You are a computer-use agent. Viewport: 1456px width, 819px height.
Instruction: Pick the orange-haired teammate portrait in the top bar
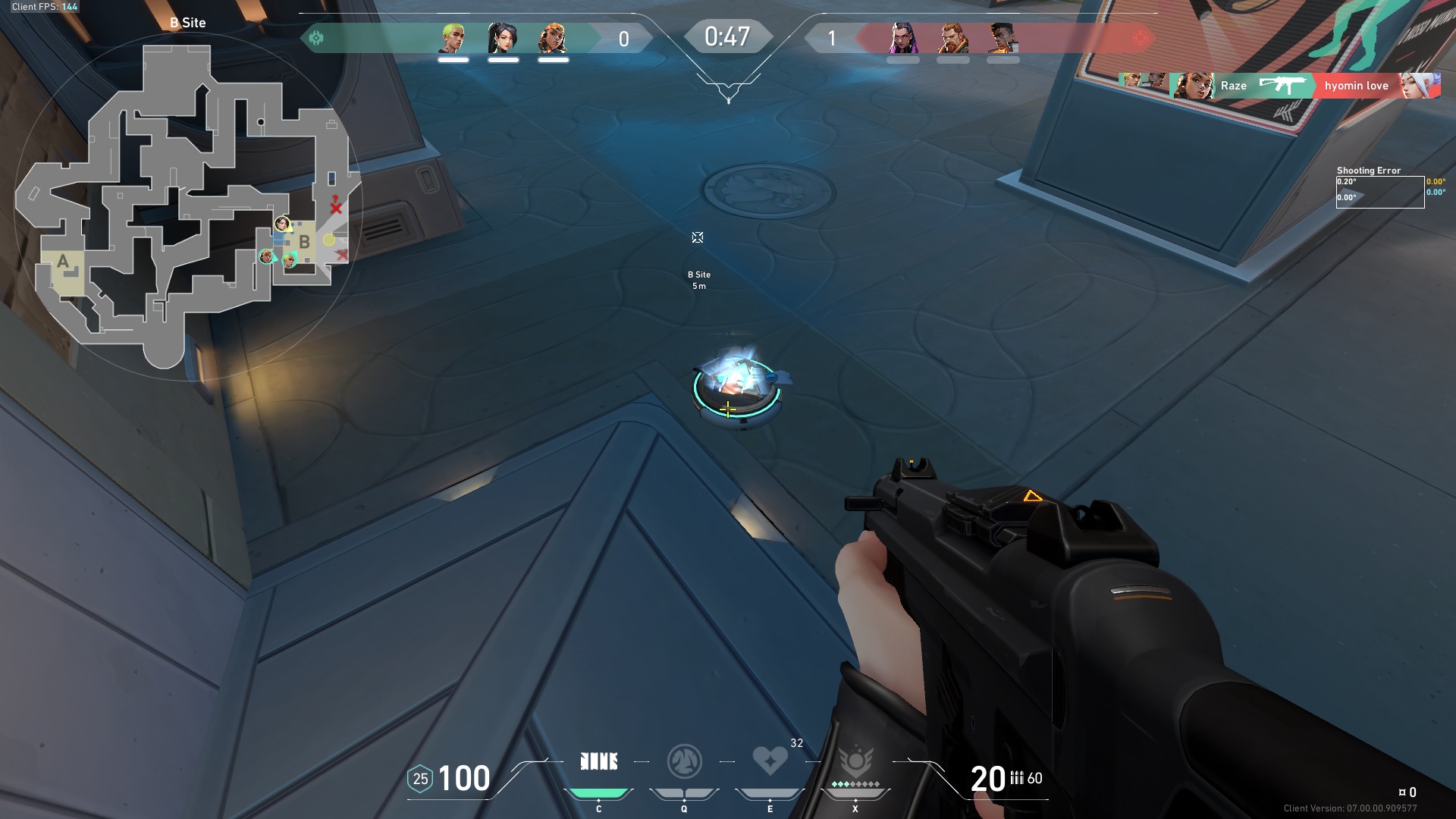tap(553, 38)
